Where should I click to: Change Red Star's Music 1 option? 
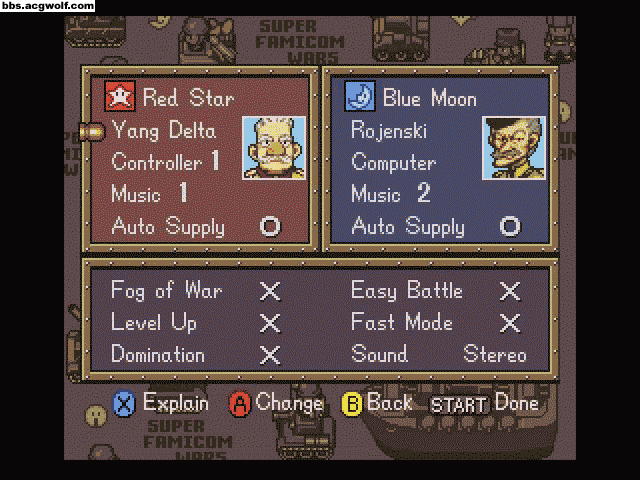(x=150, y=194)
